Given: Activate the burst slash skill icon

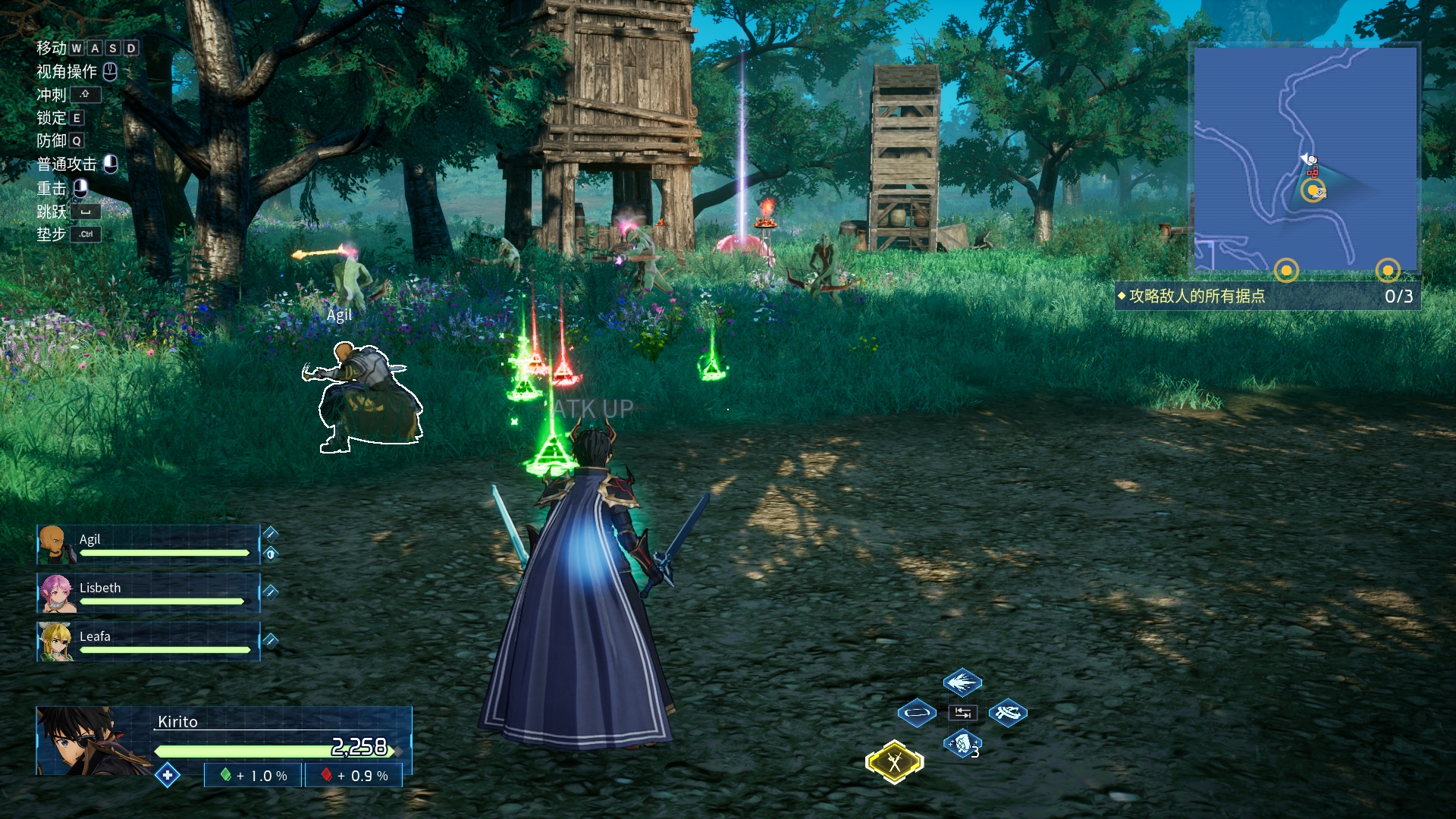Looking at the screenshot, I should (x=962, y=682).
